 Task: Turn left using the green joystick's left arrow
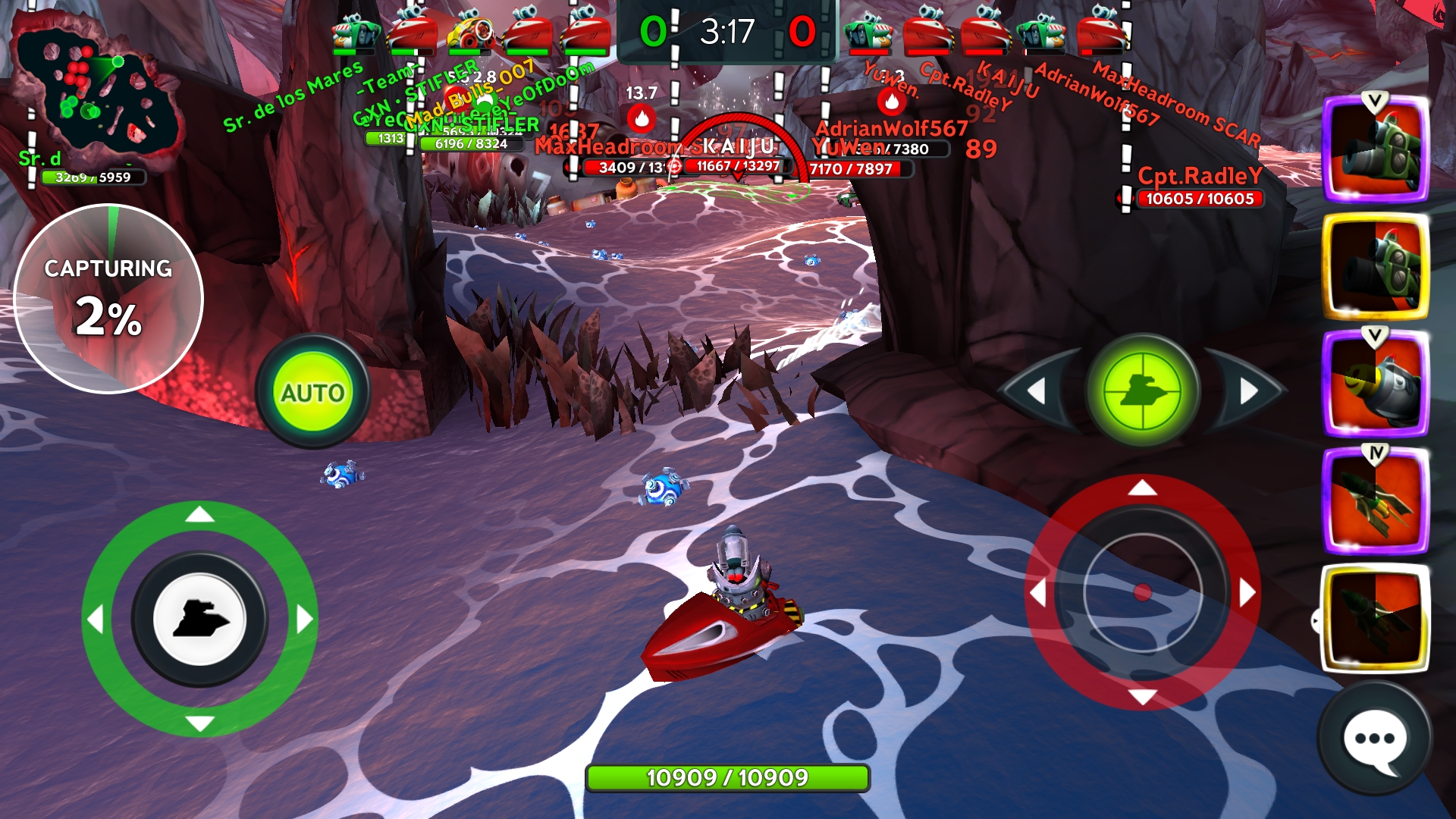tap(95, 620)
